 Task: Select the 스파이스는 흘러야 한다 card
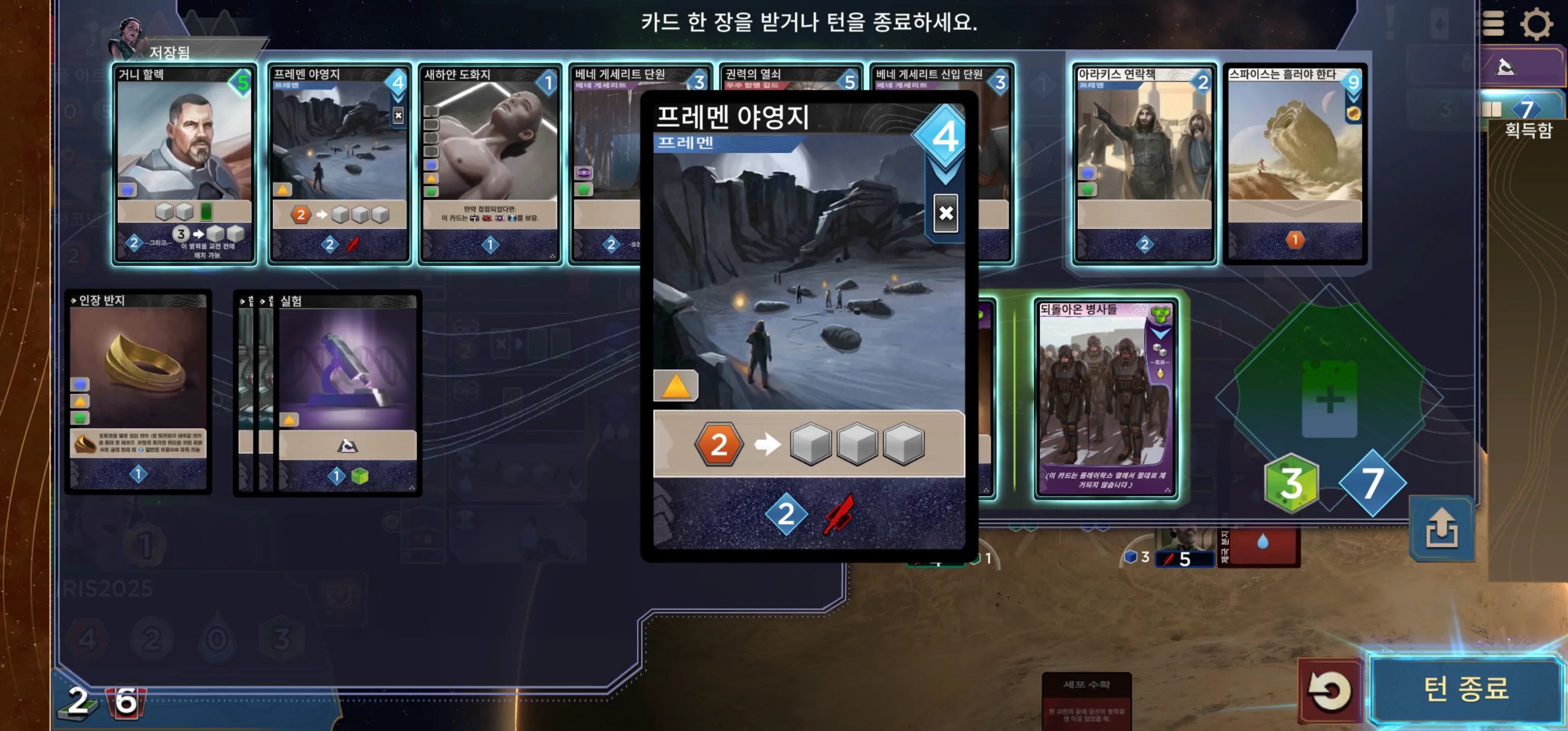click(x=1295, y=164)
